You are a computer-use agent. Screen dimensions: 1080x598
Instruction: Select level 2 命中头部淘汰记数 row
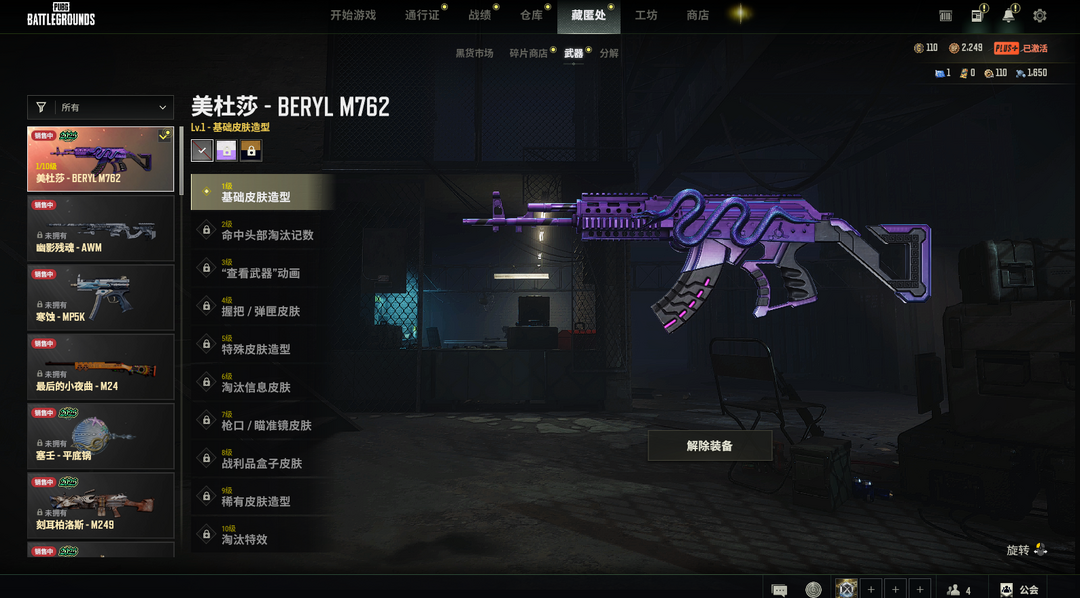click(262, 230)
